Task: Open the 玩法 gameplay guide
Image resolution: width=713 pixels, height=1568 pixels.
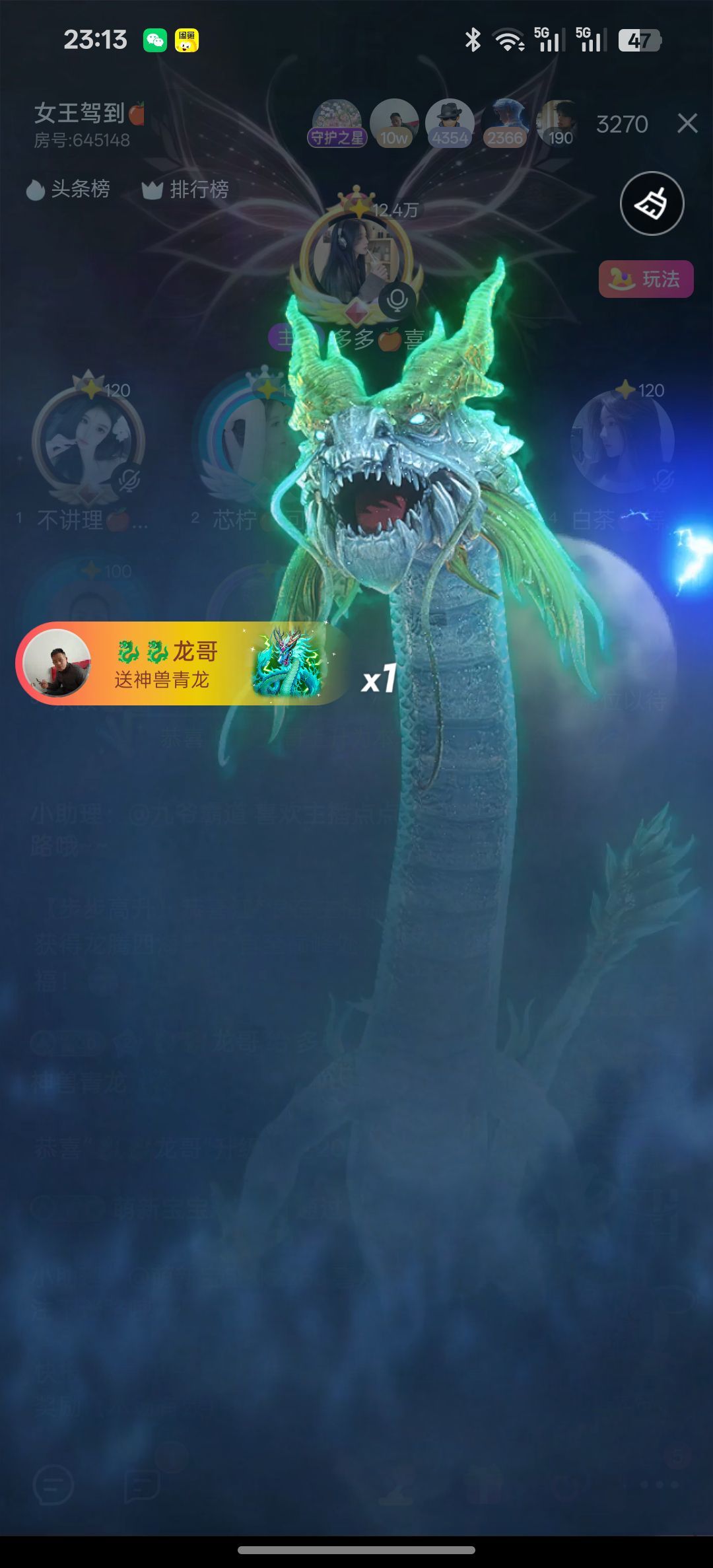Action: (646, 279)
